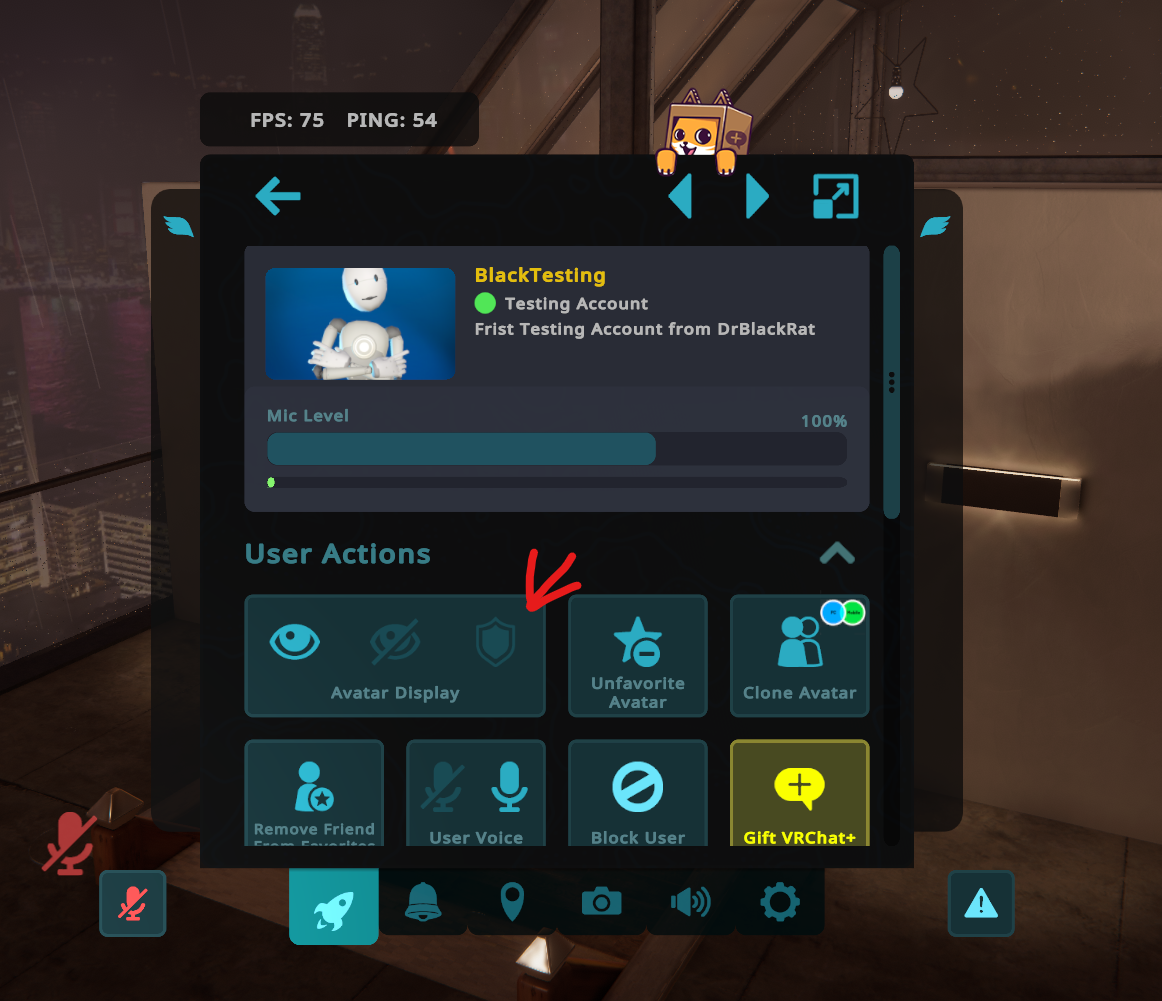The image size is (1162, 1001).
Task: Switch to the camera tab
Action: [x=601, y=903]
